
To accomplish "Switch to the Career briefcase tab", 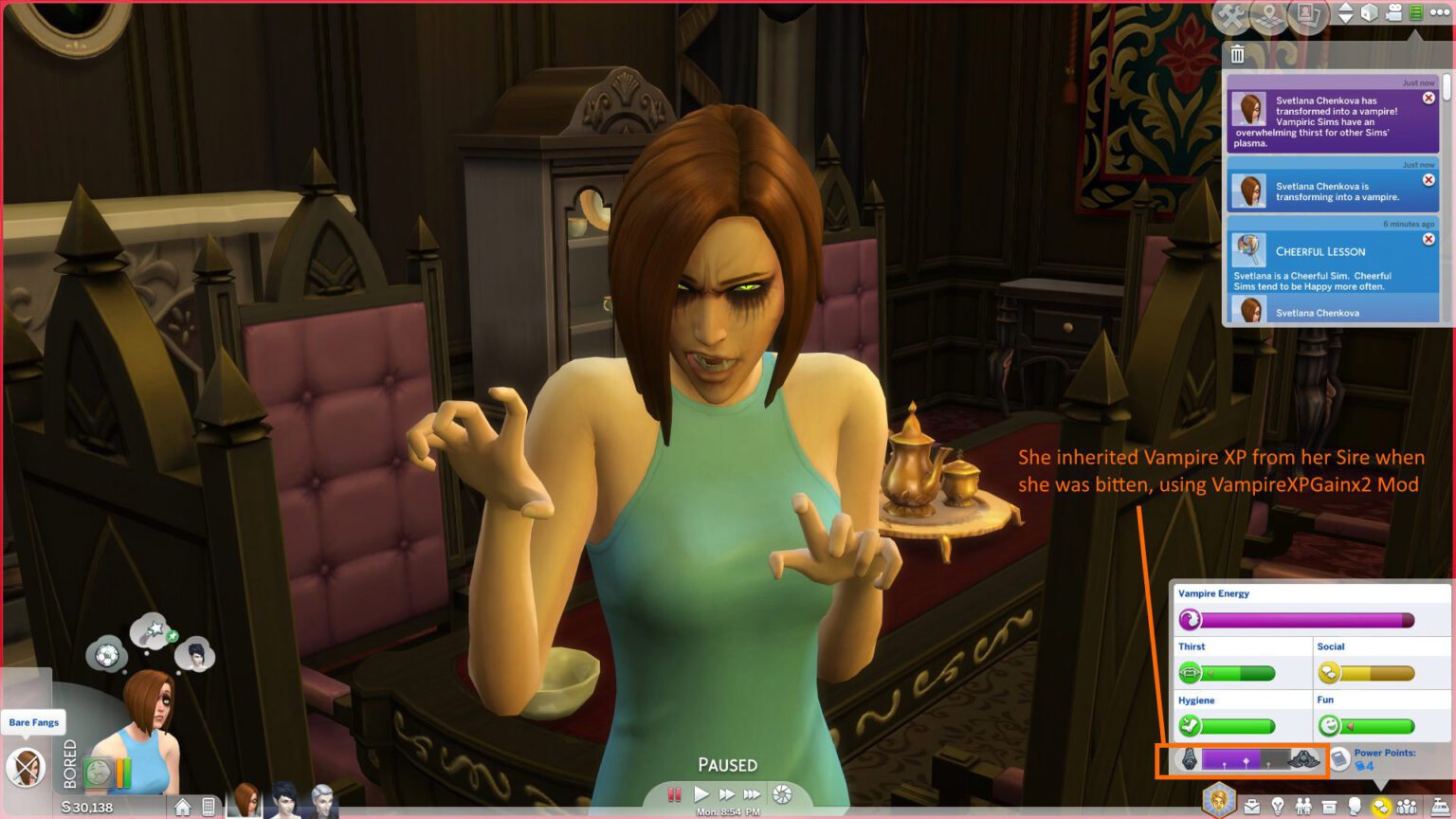I will 1251,806.
